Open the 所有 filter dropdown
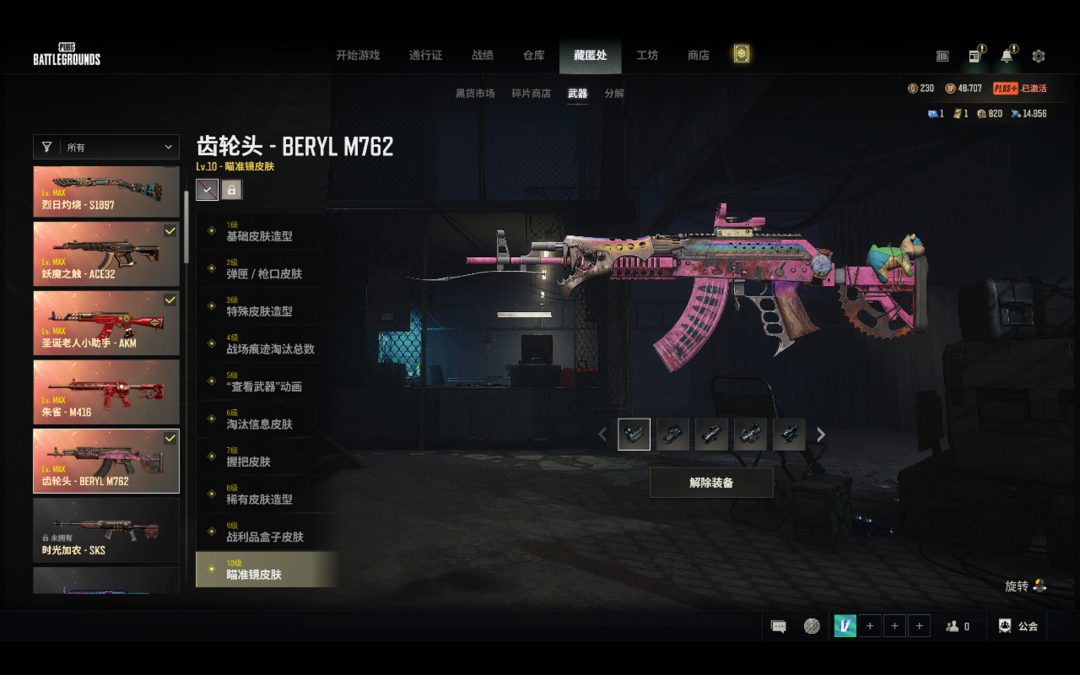The image size is (1080, 675). point(106,147)
